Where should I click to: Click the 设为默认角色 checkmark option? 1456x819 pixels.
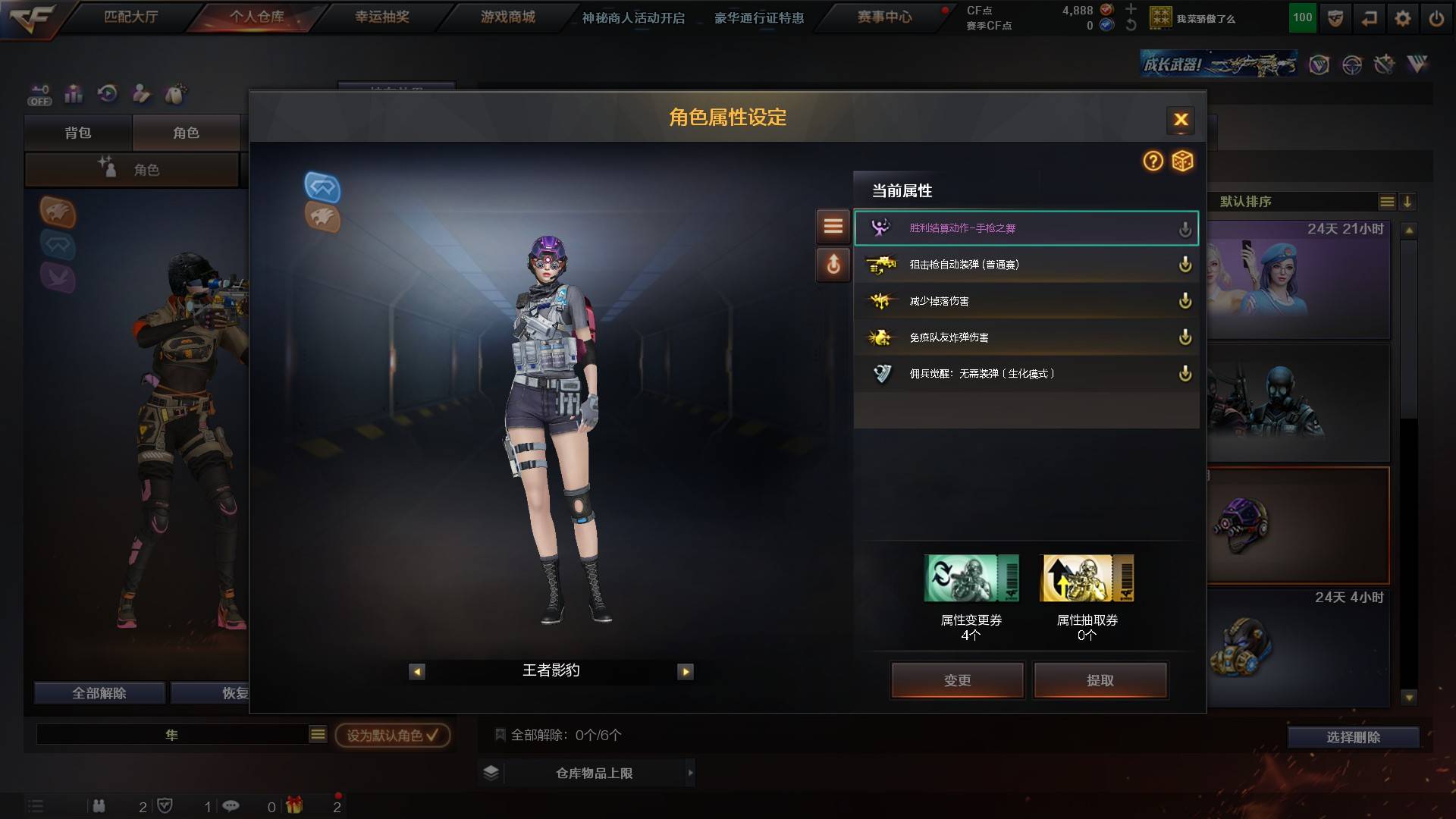click(391, 735)
